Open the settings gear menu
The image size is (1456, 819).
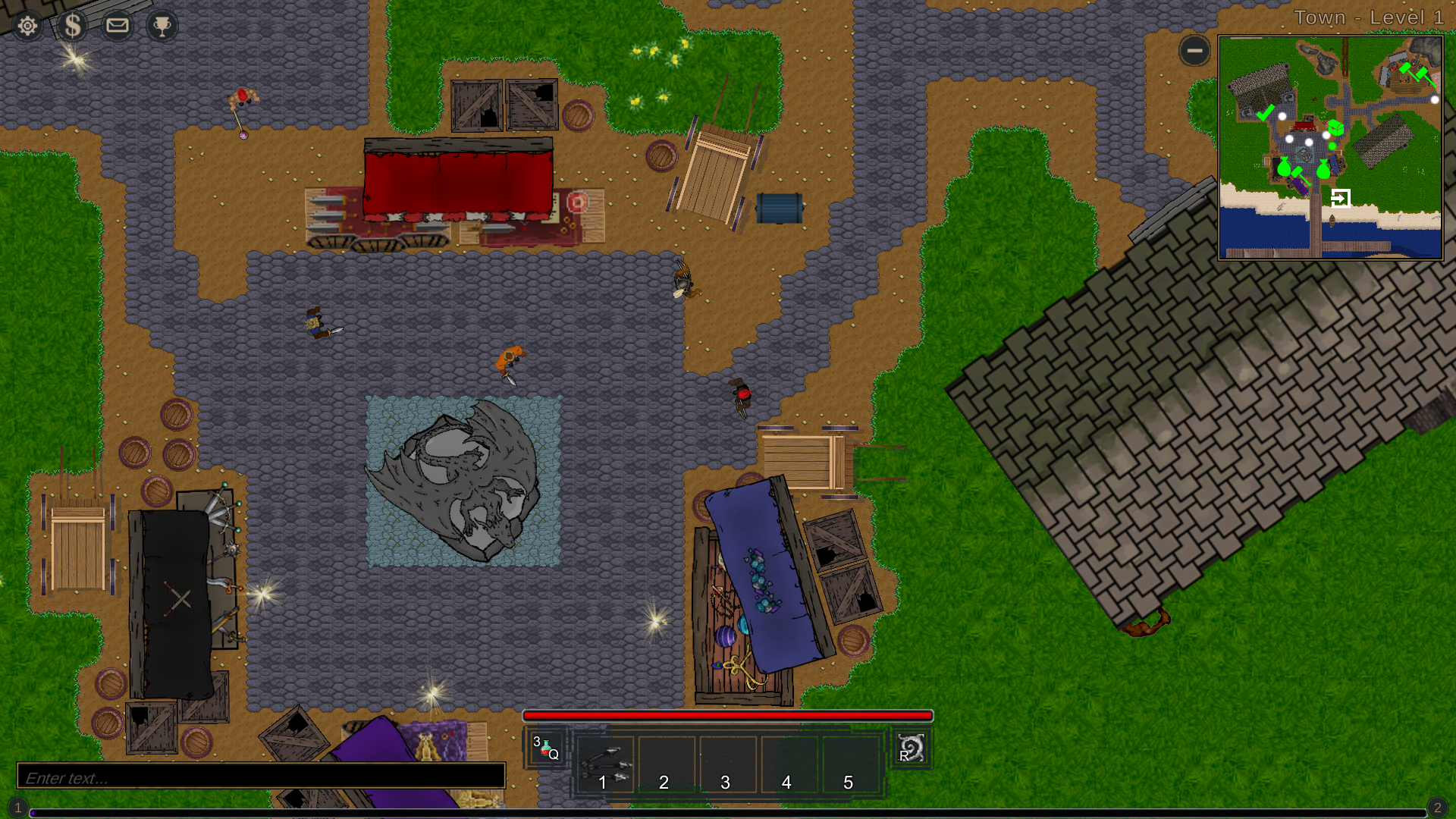click(x=27, y=25)
